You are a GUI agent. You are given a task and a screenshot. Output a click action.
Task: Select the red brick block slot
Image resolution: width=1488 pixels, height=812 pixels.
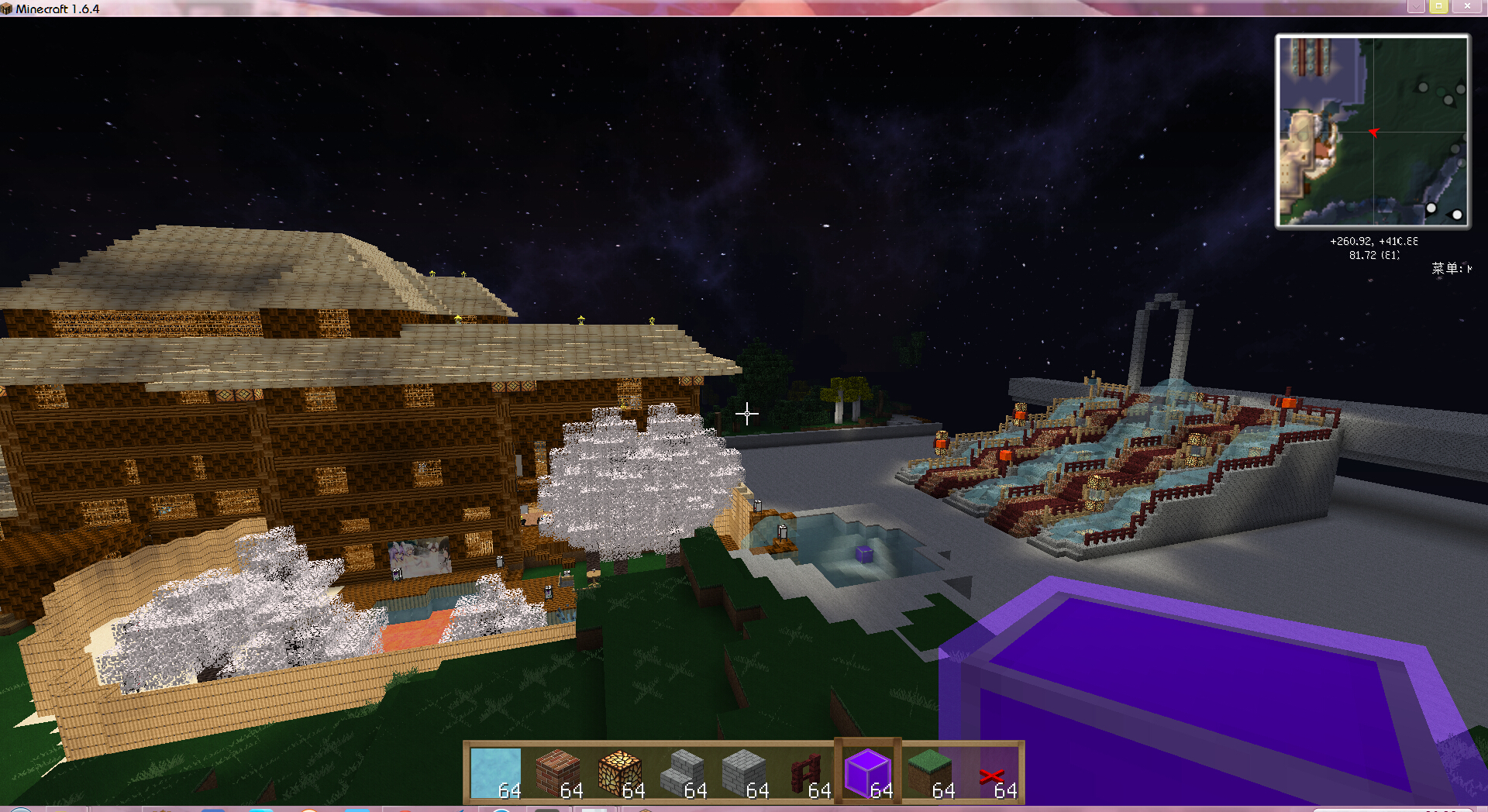click(558, 772)
